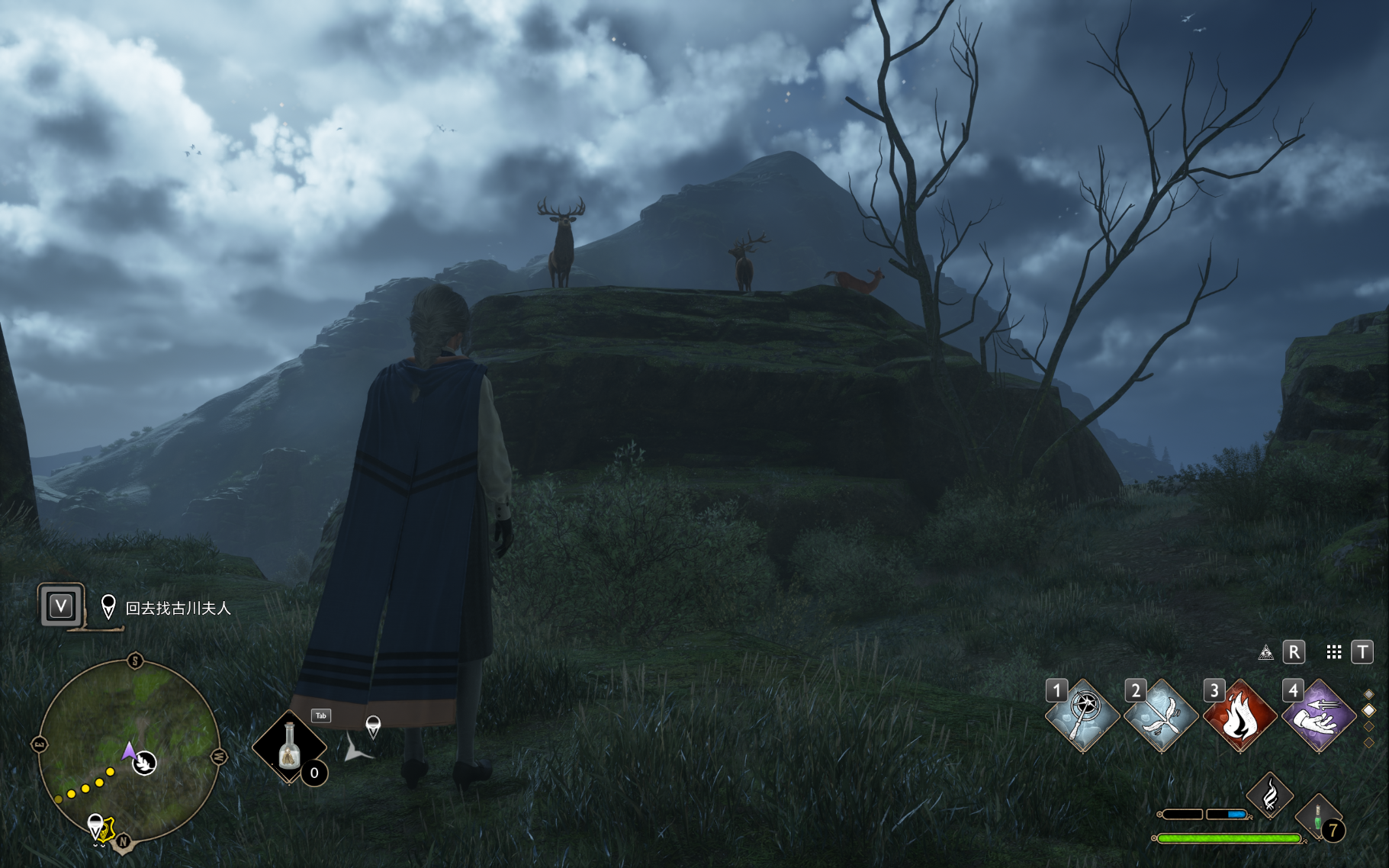1389x868 pixels.
Task: Open the spell sets grid icon
Action: point(1333,652)
